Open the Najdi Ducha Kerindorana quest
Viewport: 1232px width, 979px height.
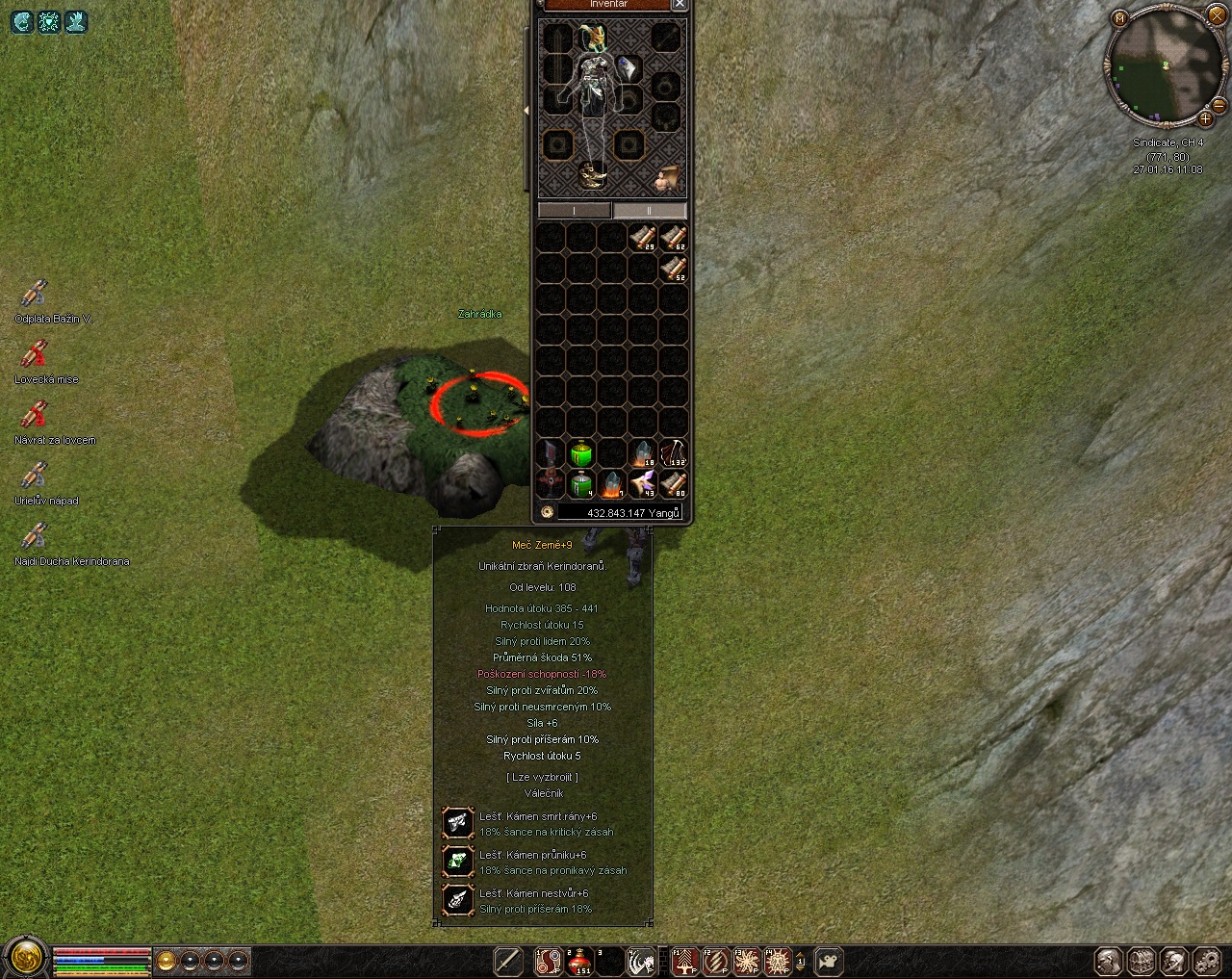coord(35,535)
